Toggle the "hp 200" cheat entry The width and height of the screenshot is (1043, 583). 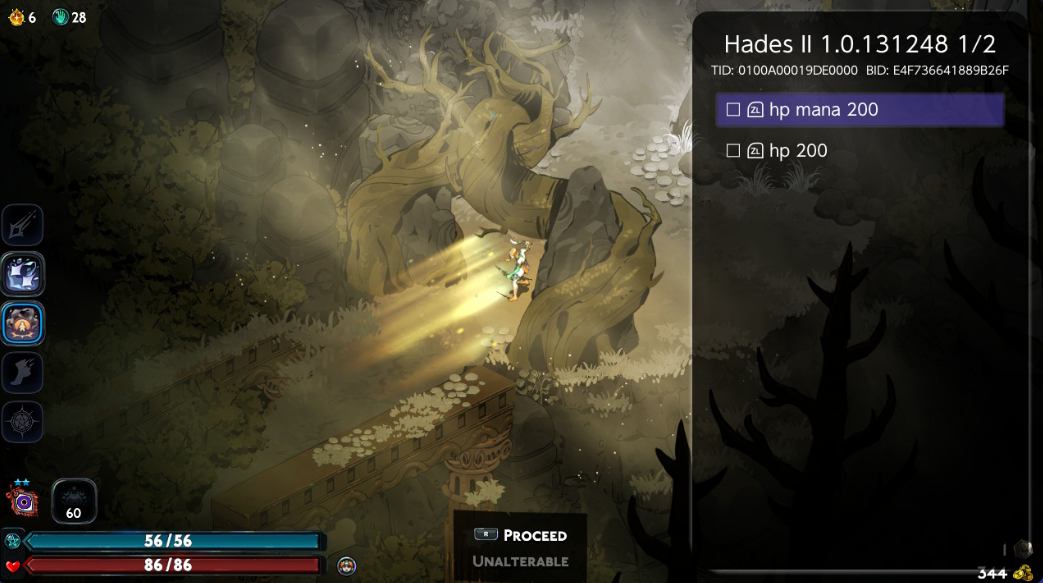733,151
